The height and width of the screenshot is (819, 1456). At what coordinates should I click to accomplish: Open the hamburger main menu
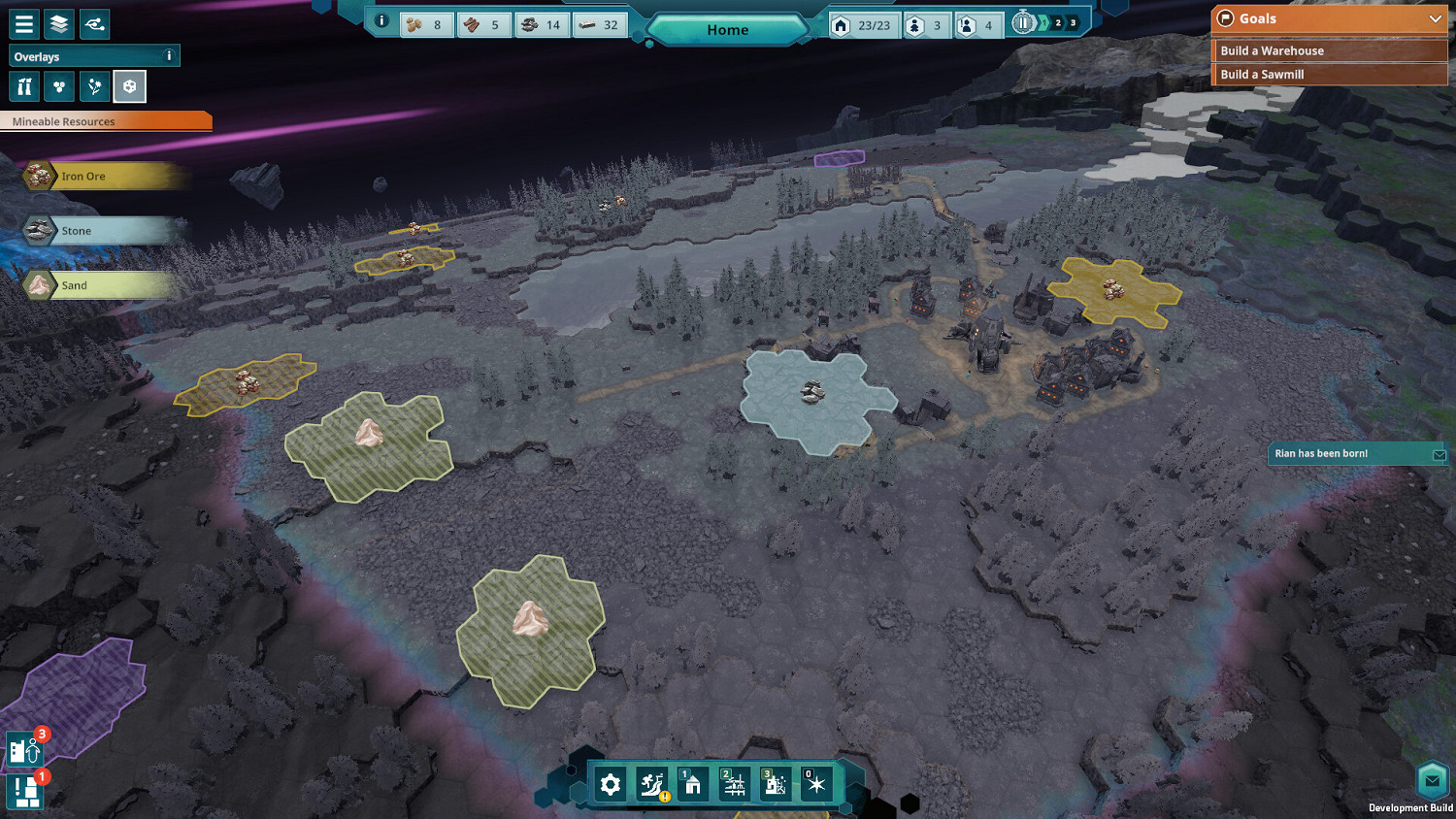(x=23, y=24)
